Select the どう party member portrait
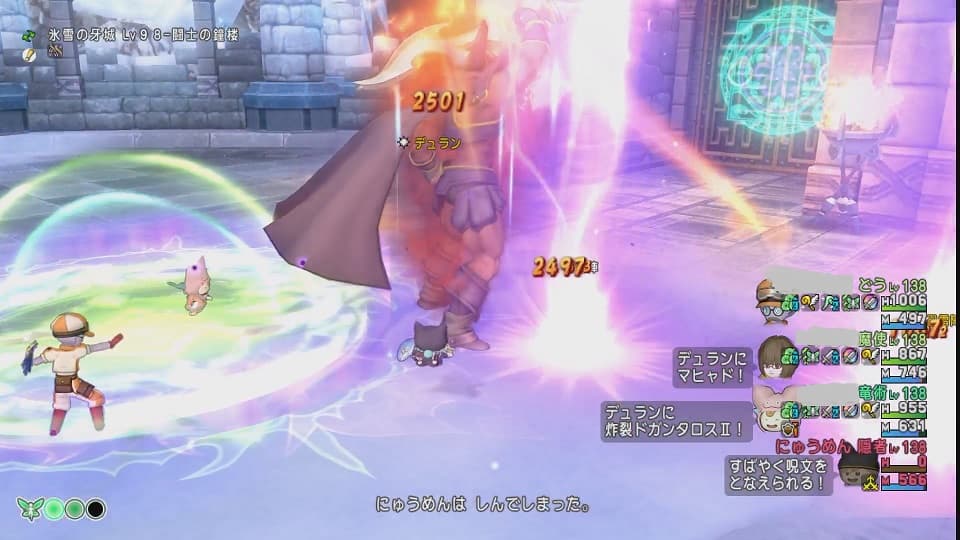The image size is (960, 540). click(771, 300)
